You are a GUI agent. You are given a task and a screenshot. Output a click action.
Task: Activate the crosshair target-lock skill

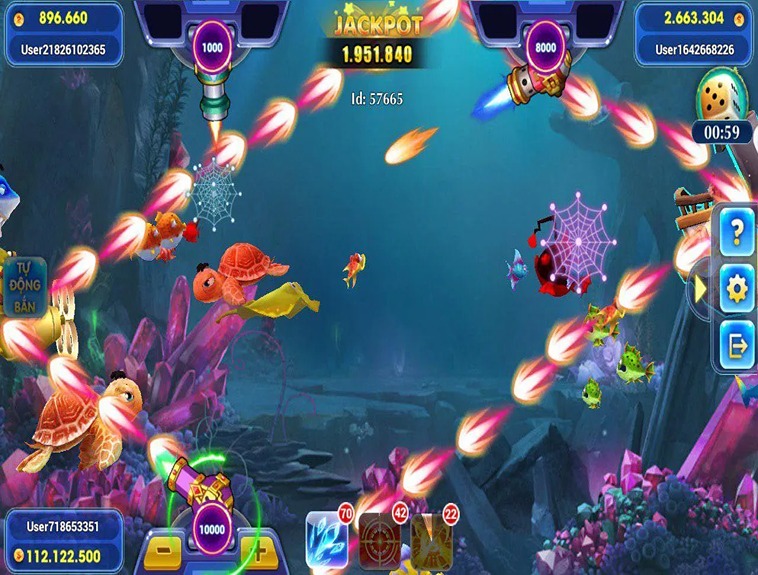coord(380,540)
